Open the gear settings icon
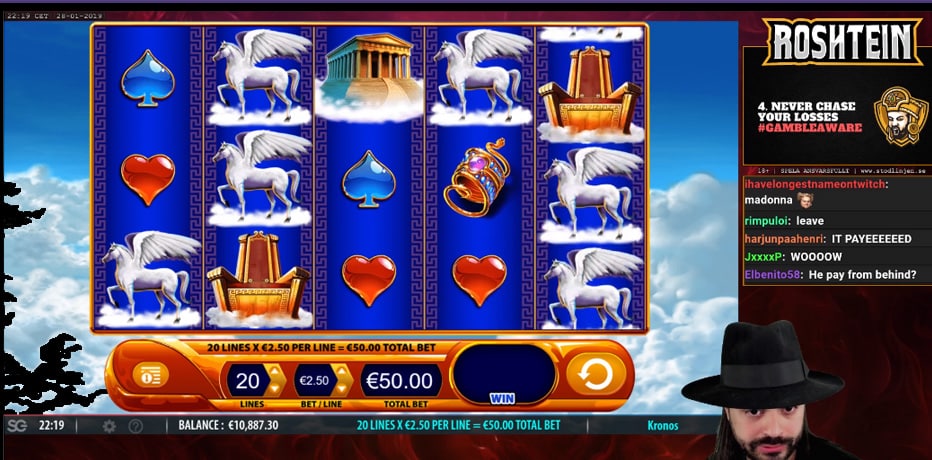Image resolution: width=932 pixels, height=460 pixels. (x=109, y=426)
